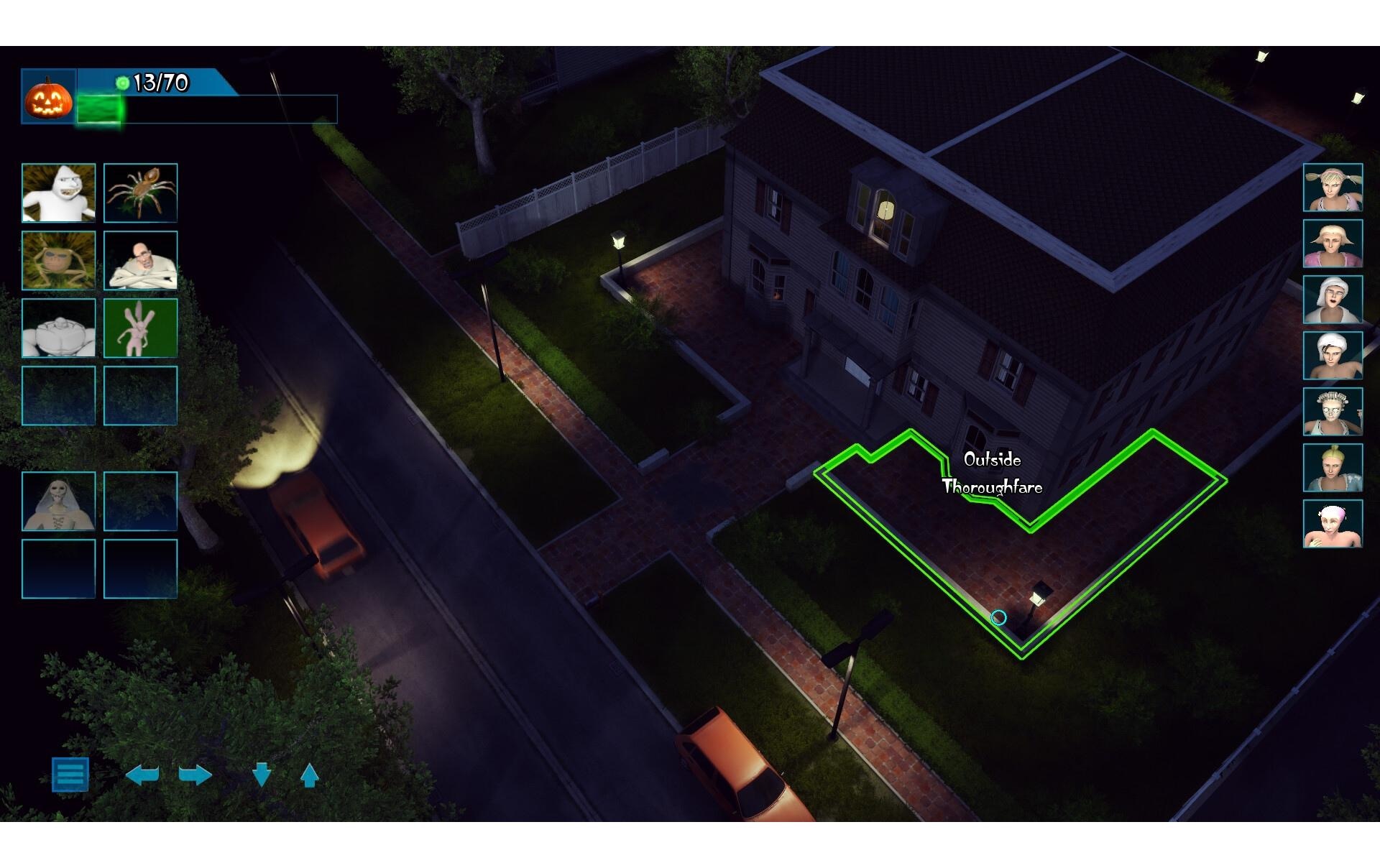This screenshot has height=868, width=1380.
Task: Select the veiled skeleton bride haunter
Action: [59, 501]
